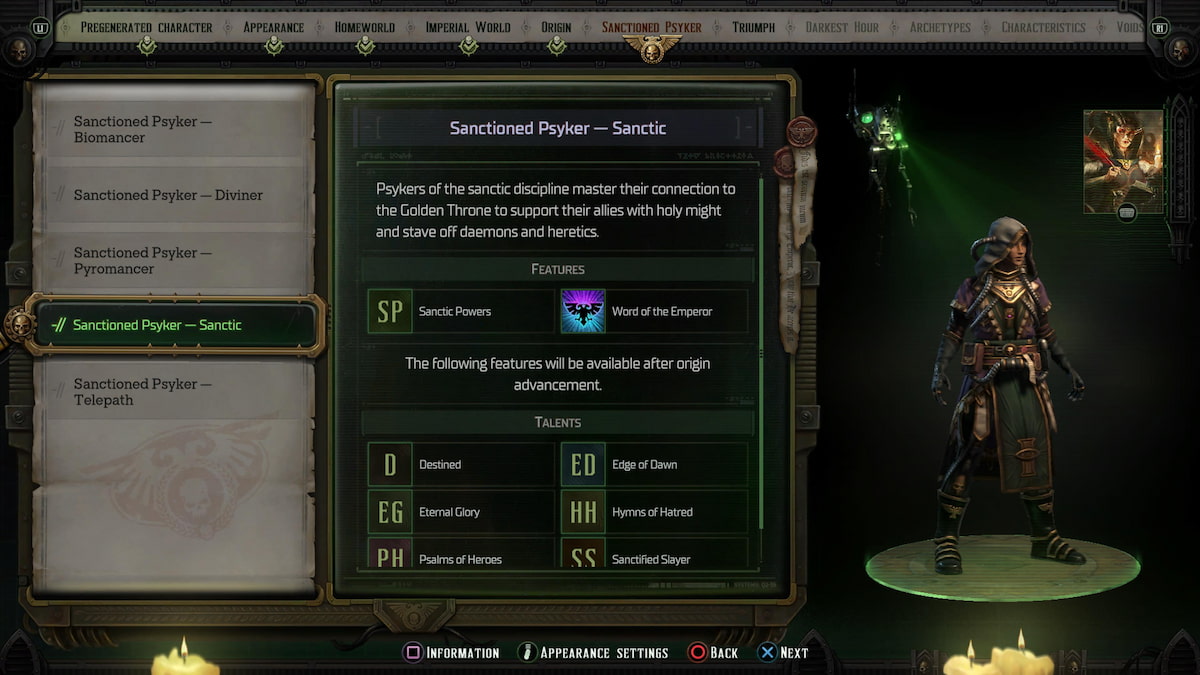Inspect Word of the Emperor feature
The image size is (1200, 675).
[x=653, y=311]
